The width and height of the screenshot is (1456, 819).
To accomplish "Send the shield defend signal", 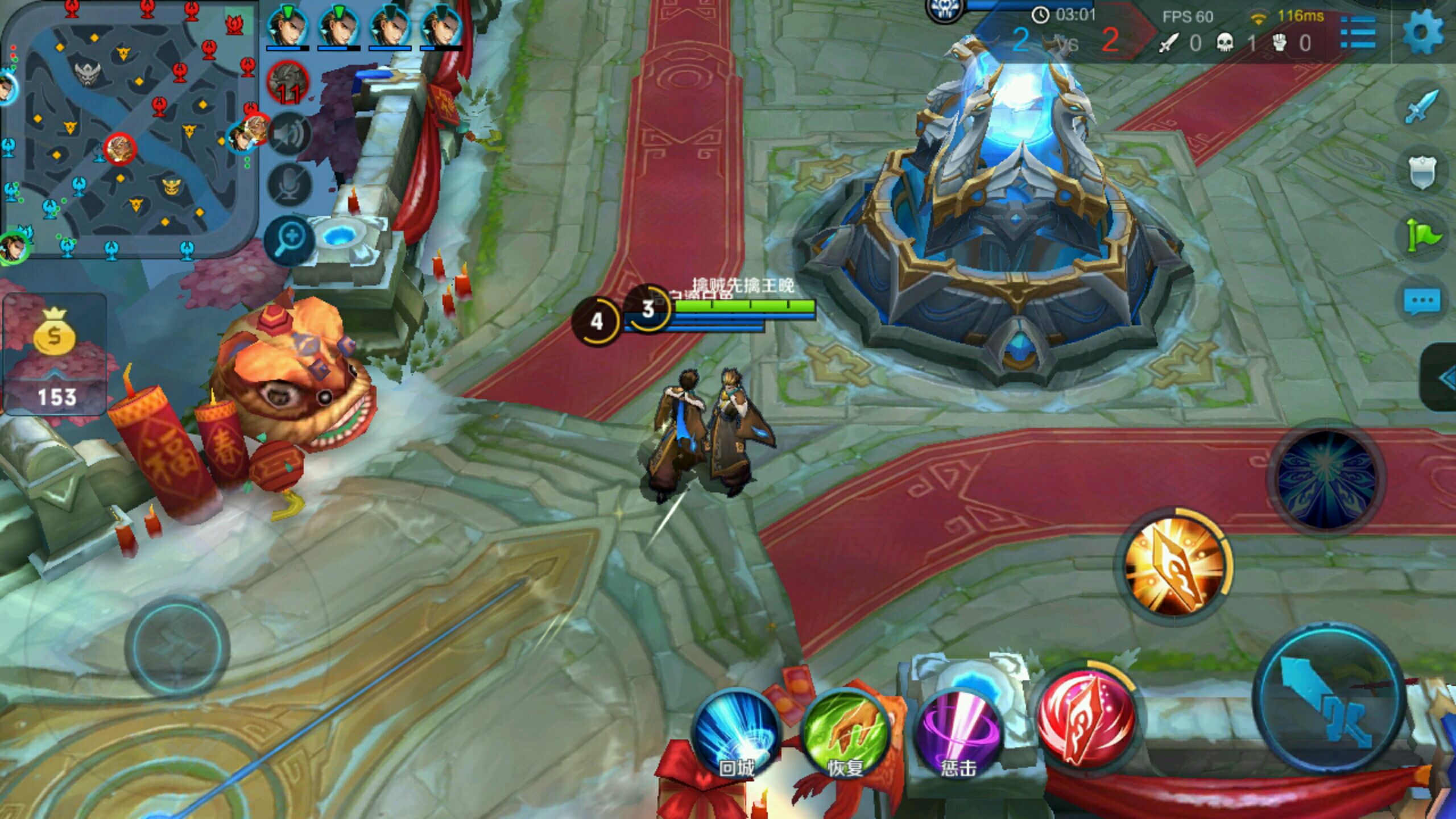I will (x=1422, y=171).
